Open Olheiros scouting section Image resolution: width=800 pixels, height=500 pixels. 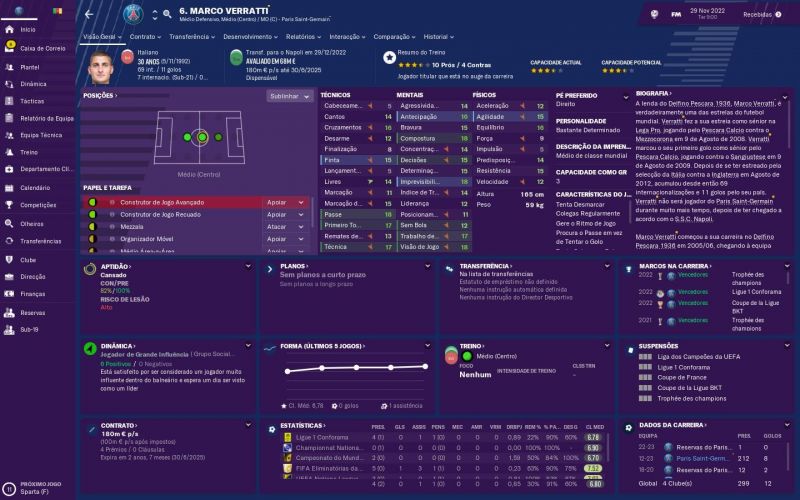click(32, 223)
